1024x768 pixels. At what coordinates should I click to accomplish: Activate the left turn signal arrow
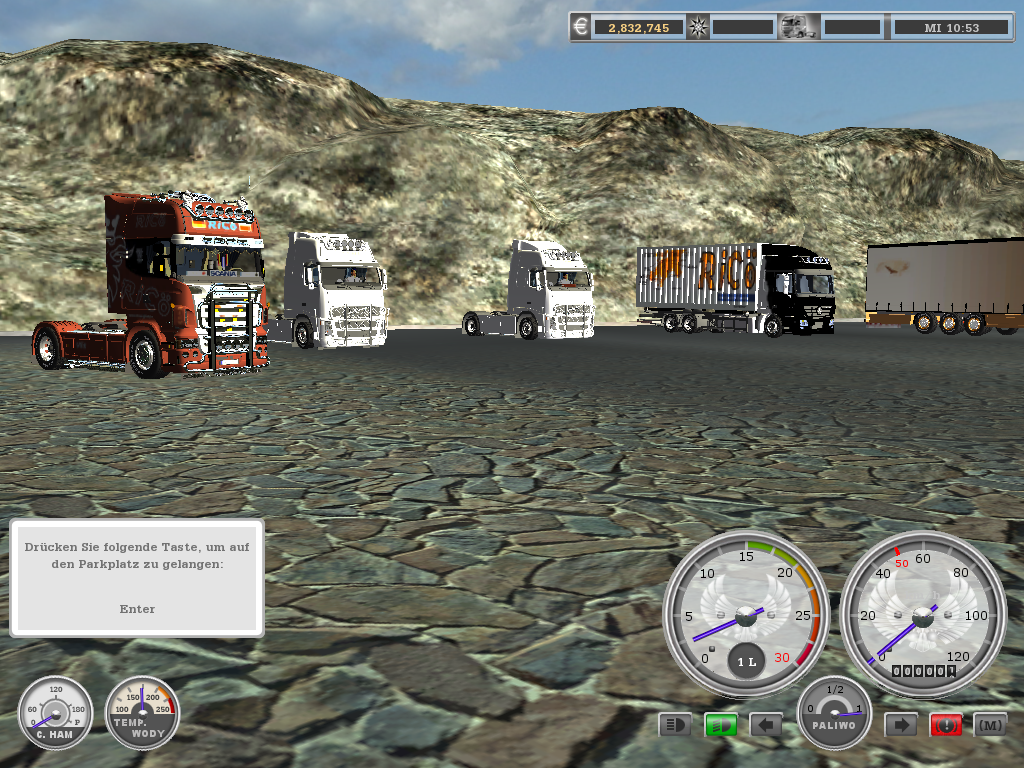coord(766,724)
